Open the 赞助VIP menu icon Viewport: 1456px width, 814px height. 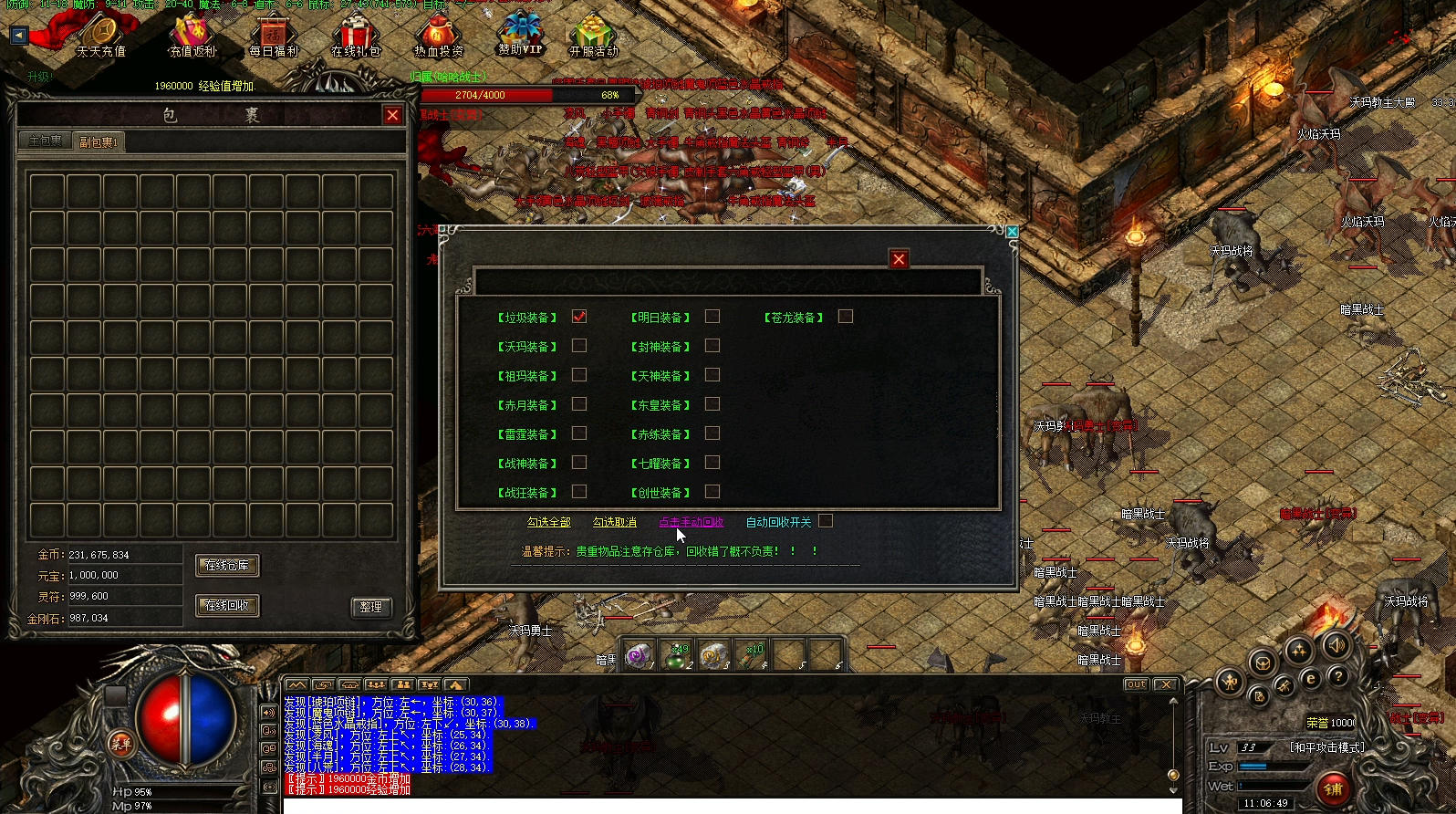[x=521, y=35]
